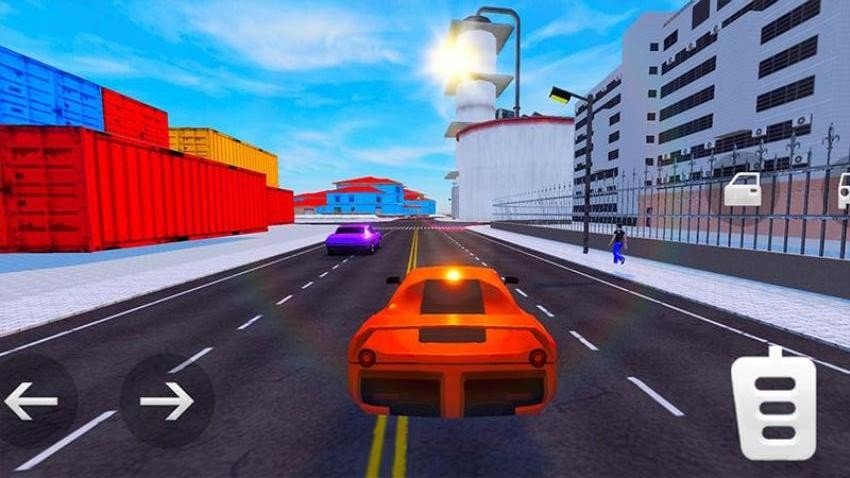Tap the steer right arrow button

click(166, 401)
